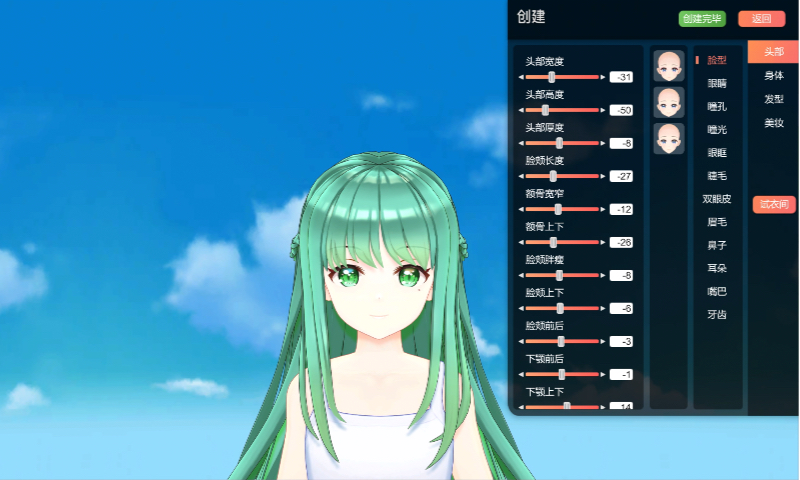Open the 牙齿 teeth category

coord(717,314)
